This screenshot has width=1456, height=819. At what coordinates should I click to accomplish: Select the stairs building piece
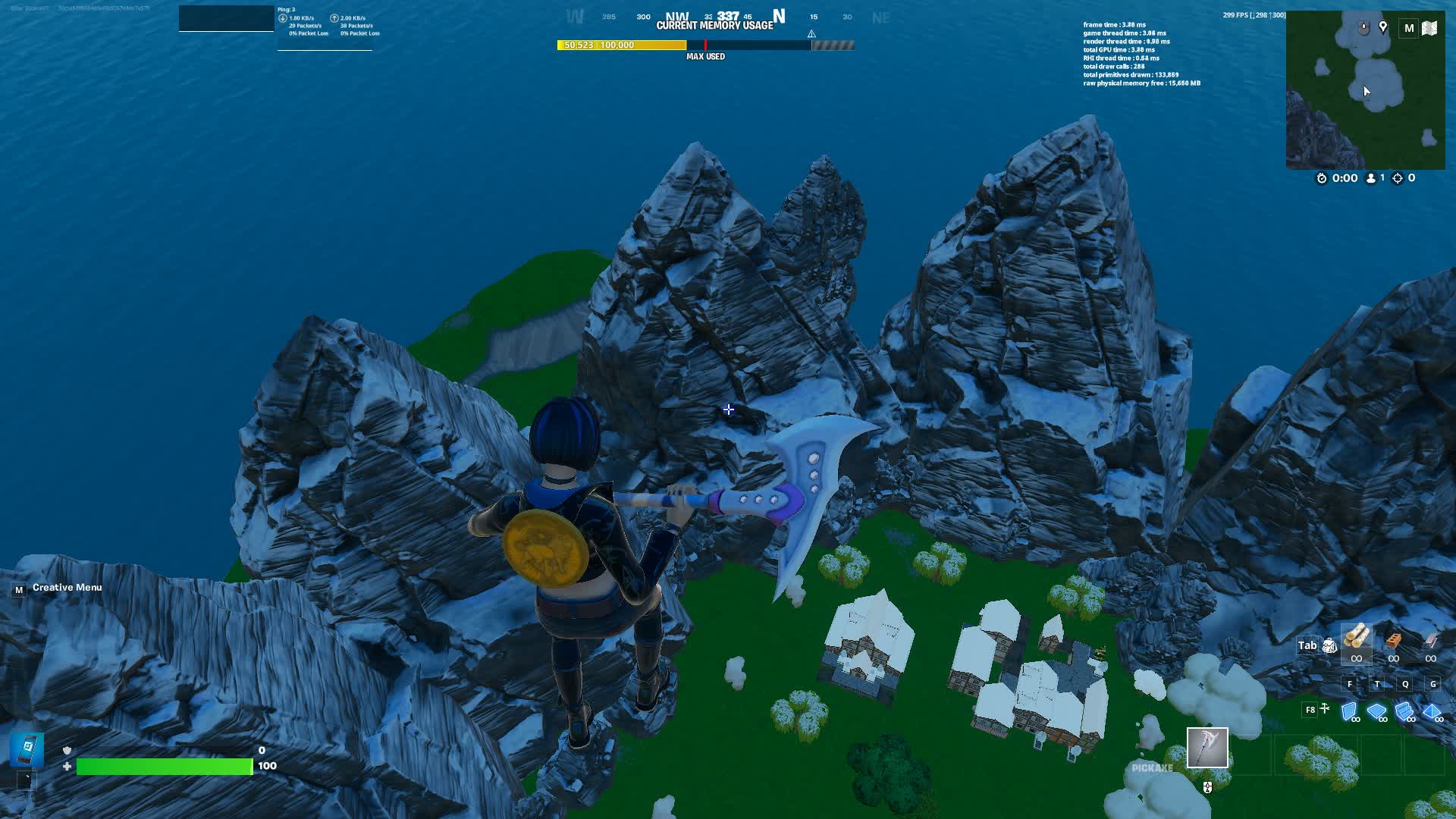1404,711
